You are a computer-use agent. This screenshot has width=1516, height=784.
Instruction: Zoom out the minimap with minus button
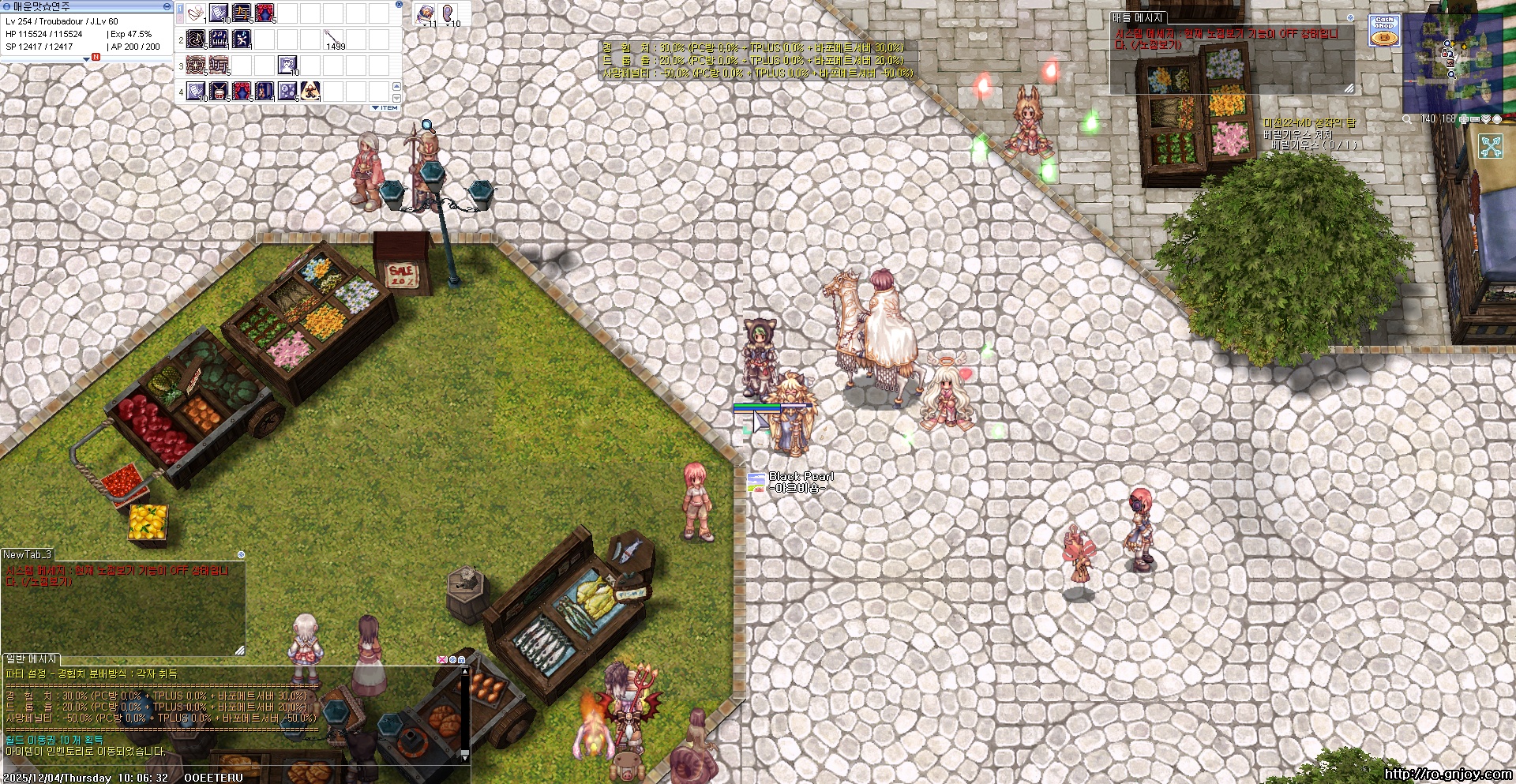(1475, 119)
